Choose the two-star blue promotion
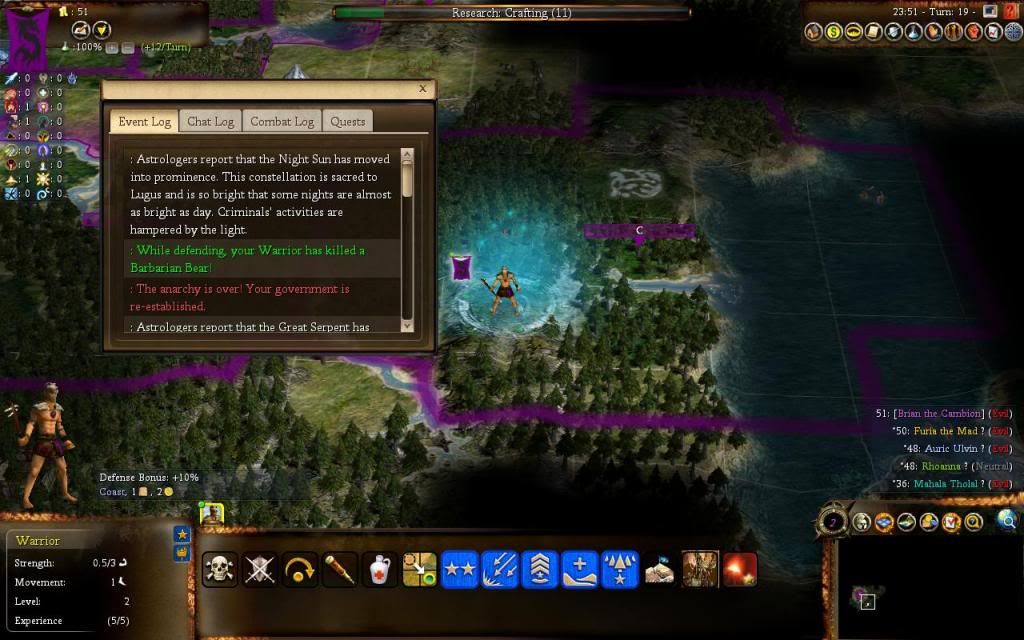Image resolution: width=1024 pixels, height=640 pixels. point(460,569)
